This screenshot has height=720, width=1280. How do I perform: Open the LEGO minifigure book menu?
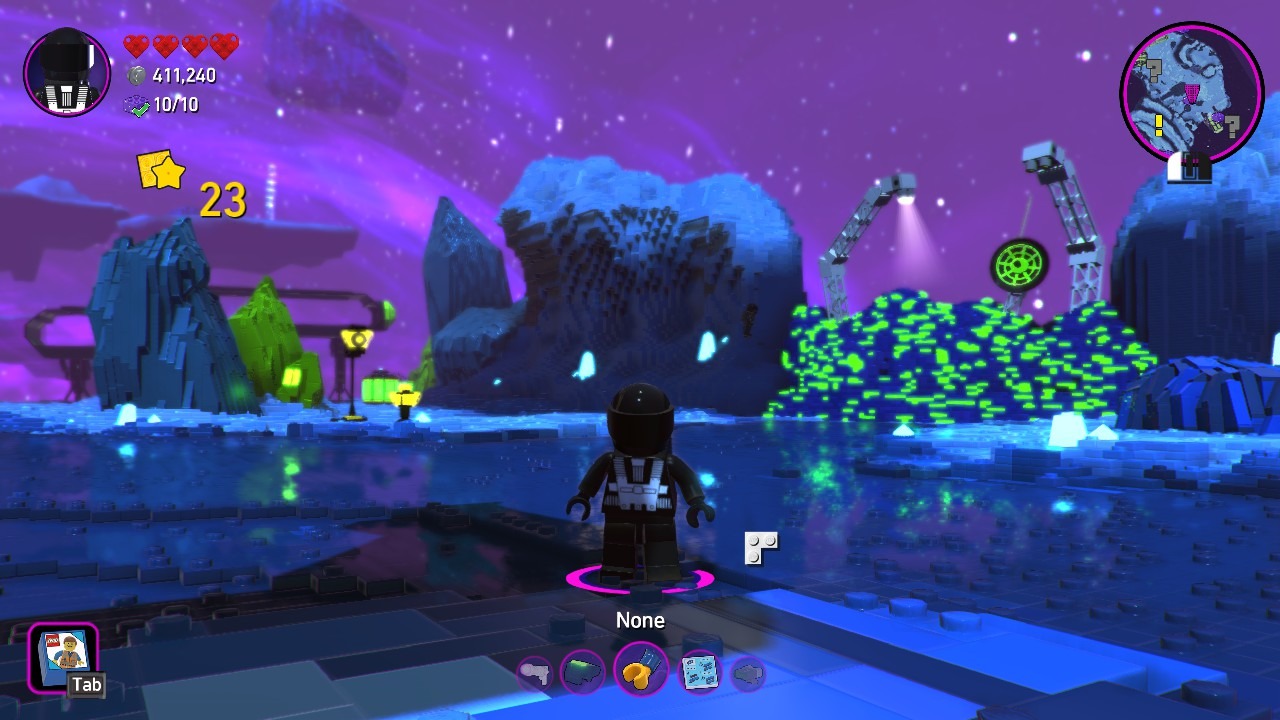[x=63, y=656]
